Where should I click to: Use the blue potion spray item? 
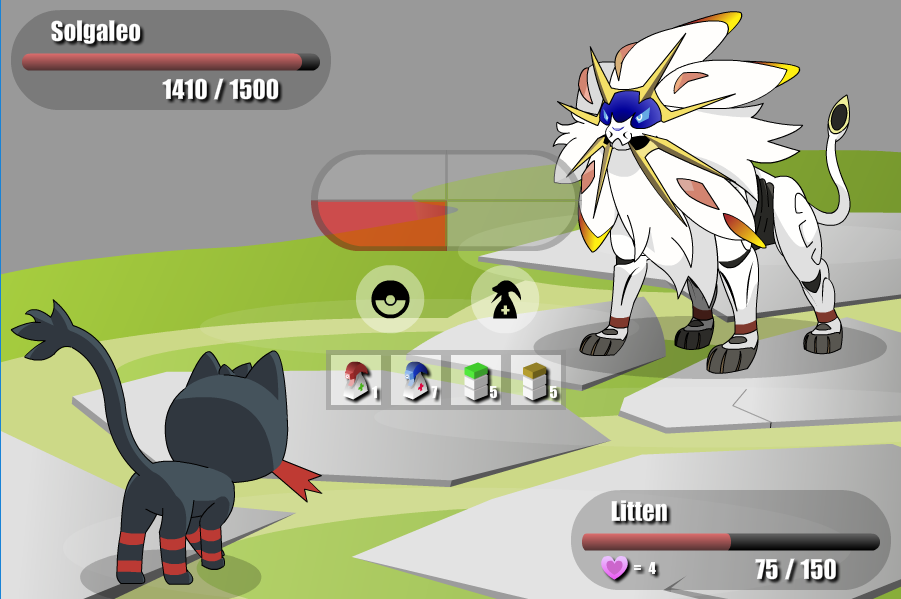416,381
